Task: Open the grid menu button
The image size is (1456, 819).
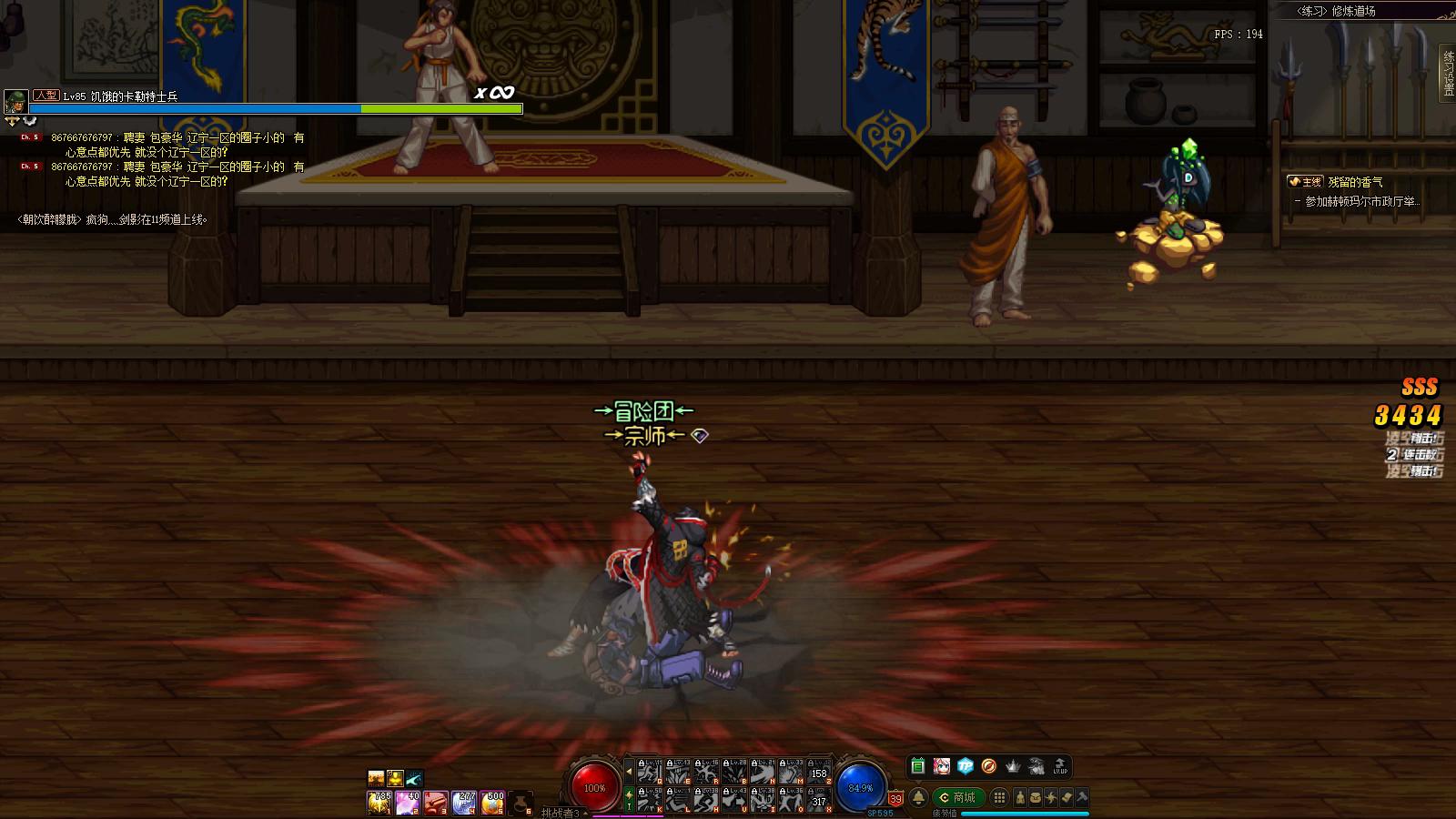Action: click(x=999, y=798)
